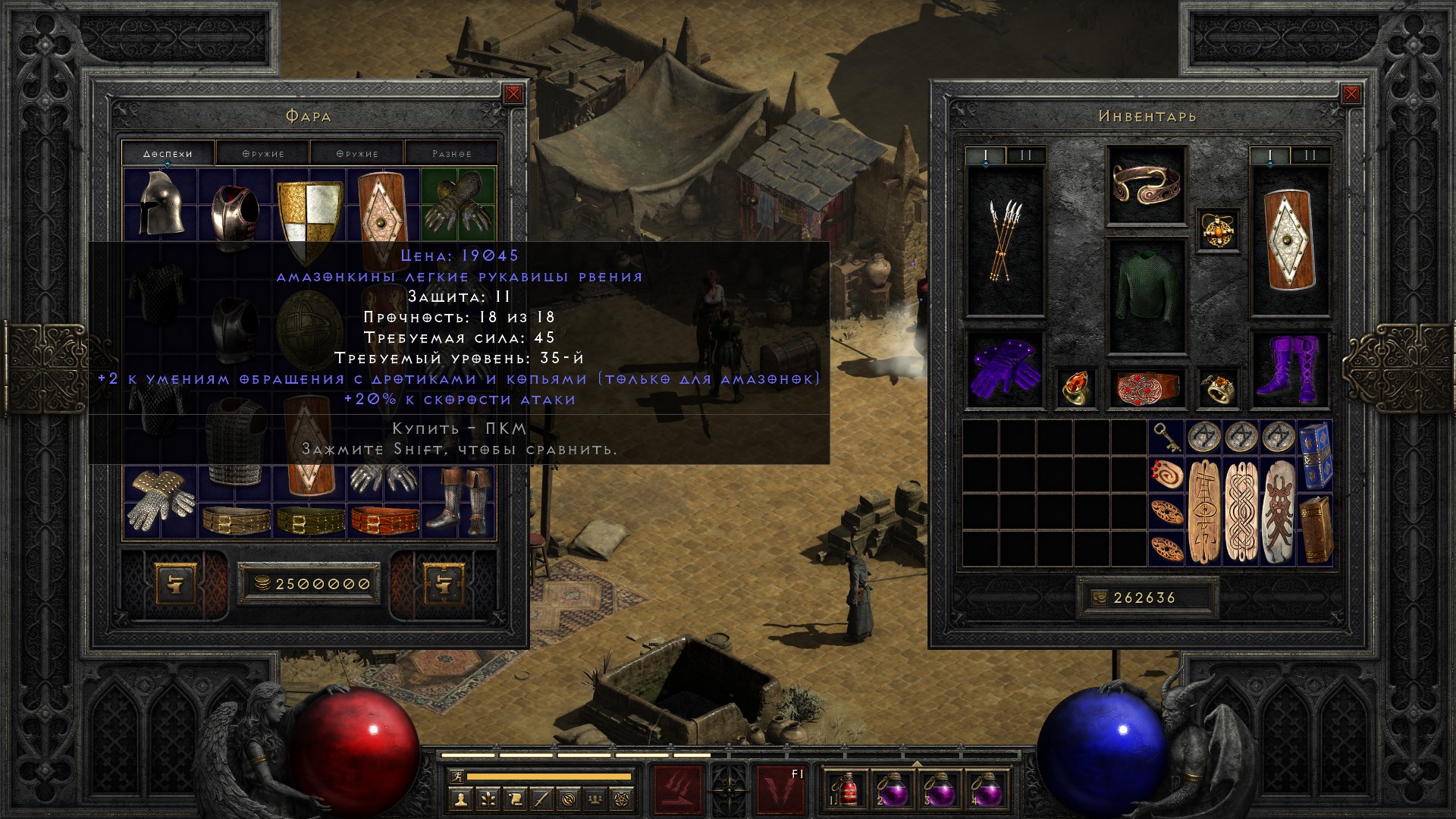Image resolution: width=1456 pixels, height=819 pixels.
Task: Pick the key in the inventory
Action: (1166, 437)
